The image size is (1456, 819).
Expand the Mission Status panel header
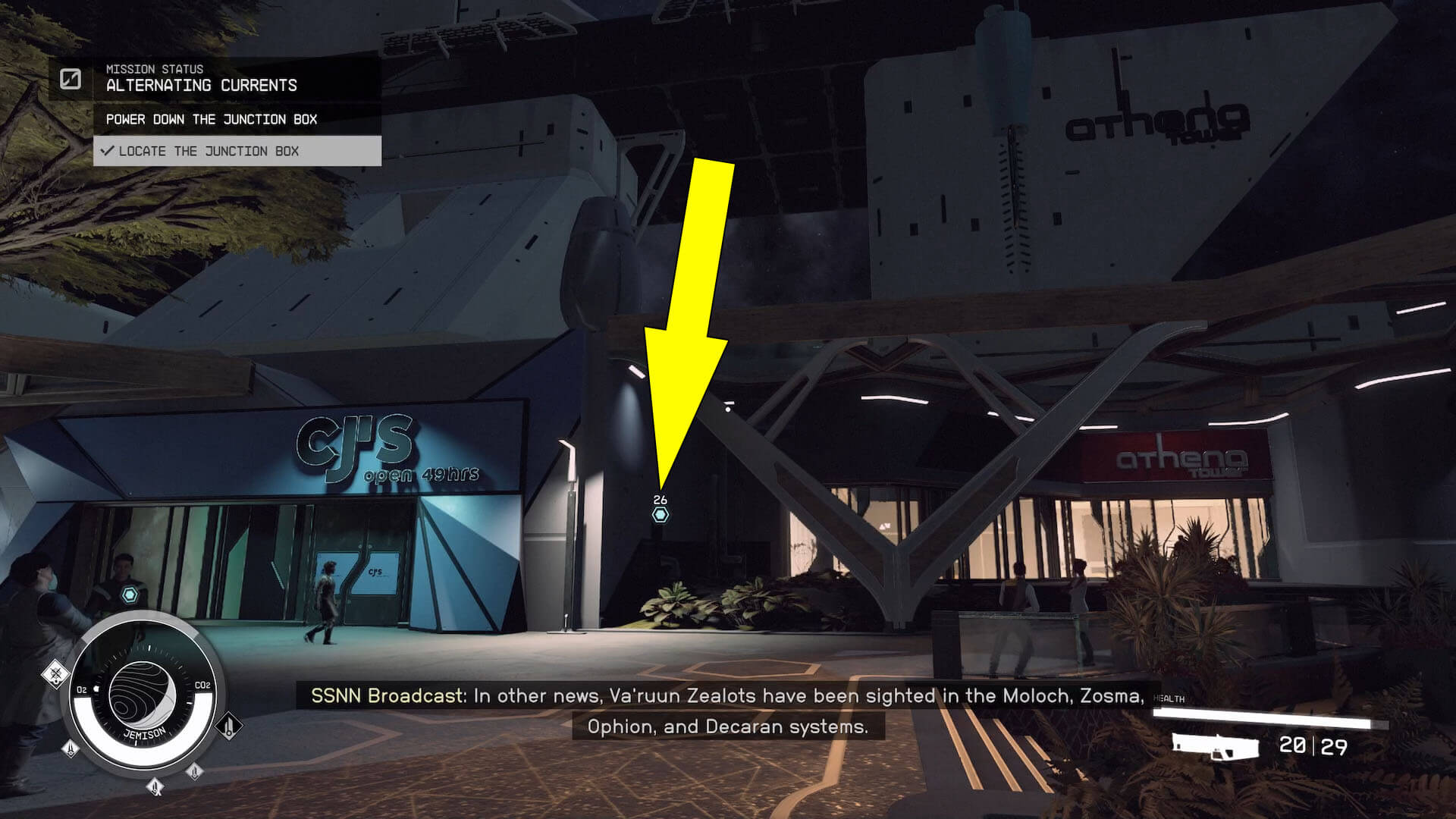click(154, 69)
